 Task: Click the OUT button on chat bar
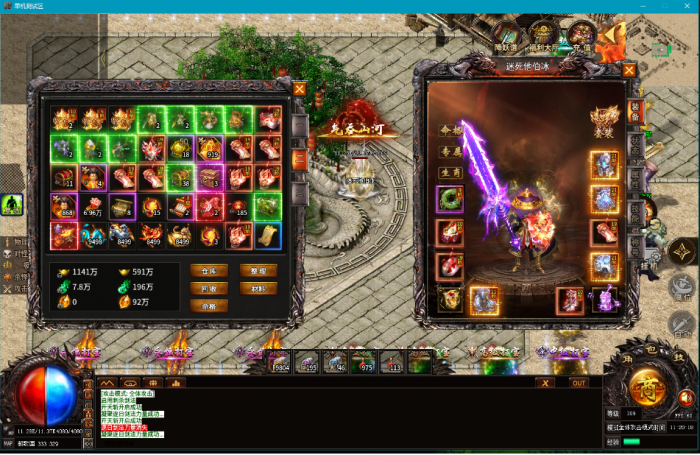click(x=578, y=382)
